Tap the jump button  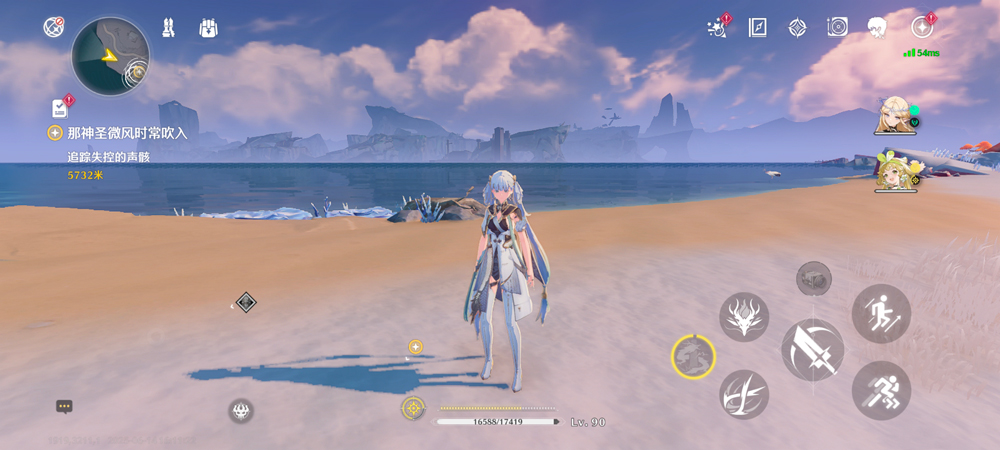click(881, 313)
